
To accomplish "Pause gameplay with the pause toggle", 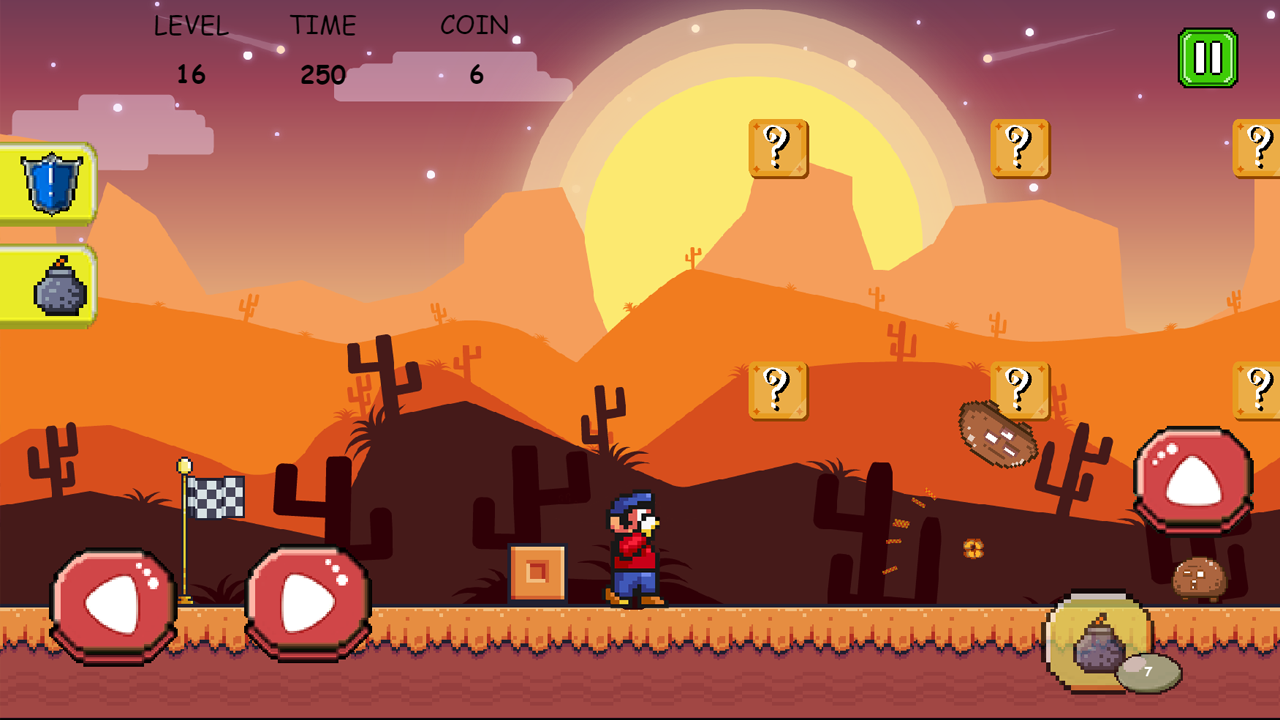I will [x=1207, y=55].
